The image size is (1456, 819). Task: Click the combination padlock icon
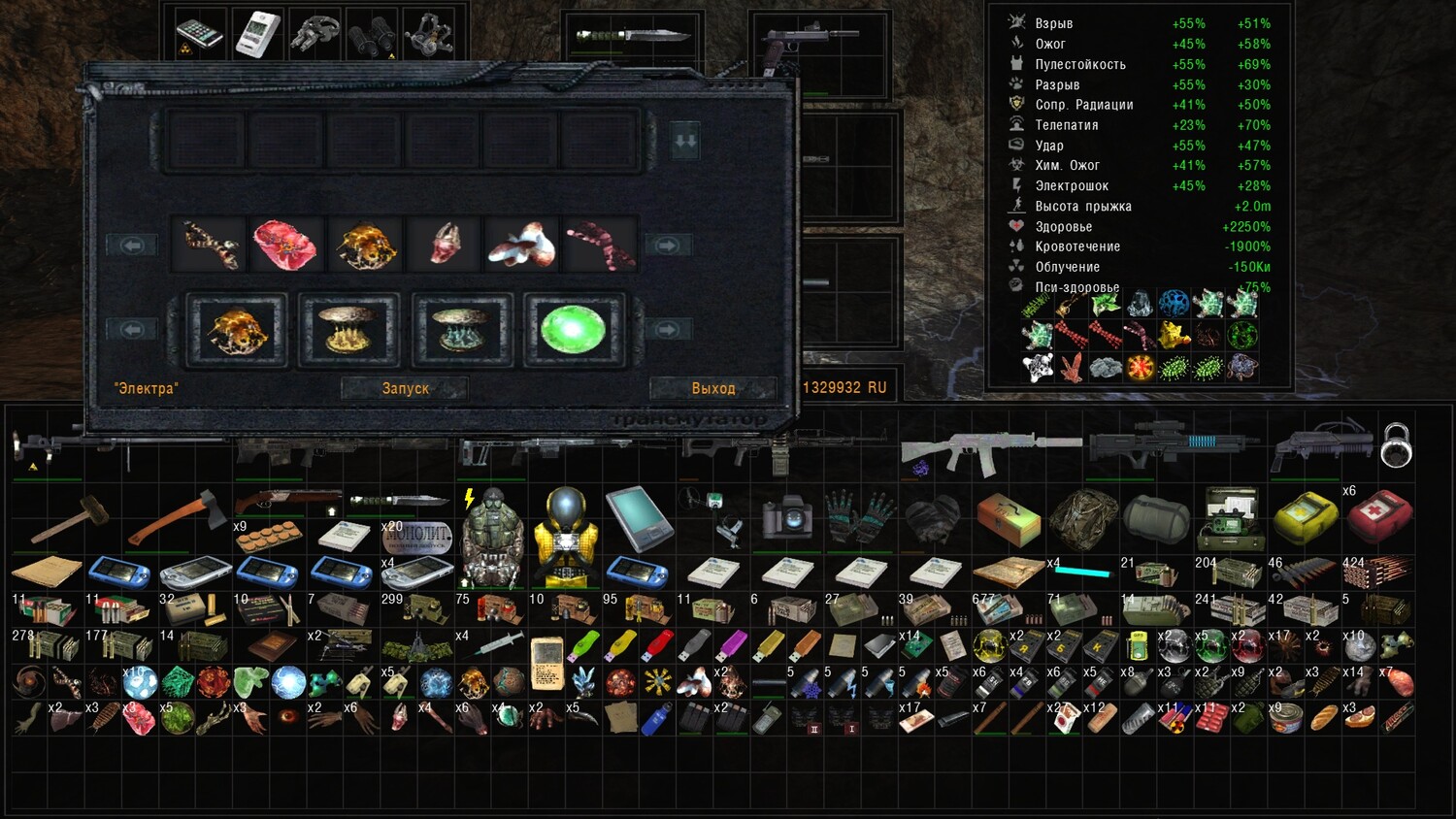(1396, 445)
